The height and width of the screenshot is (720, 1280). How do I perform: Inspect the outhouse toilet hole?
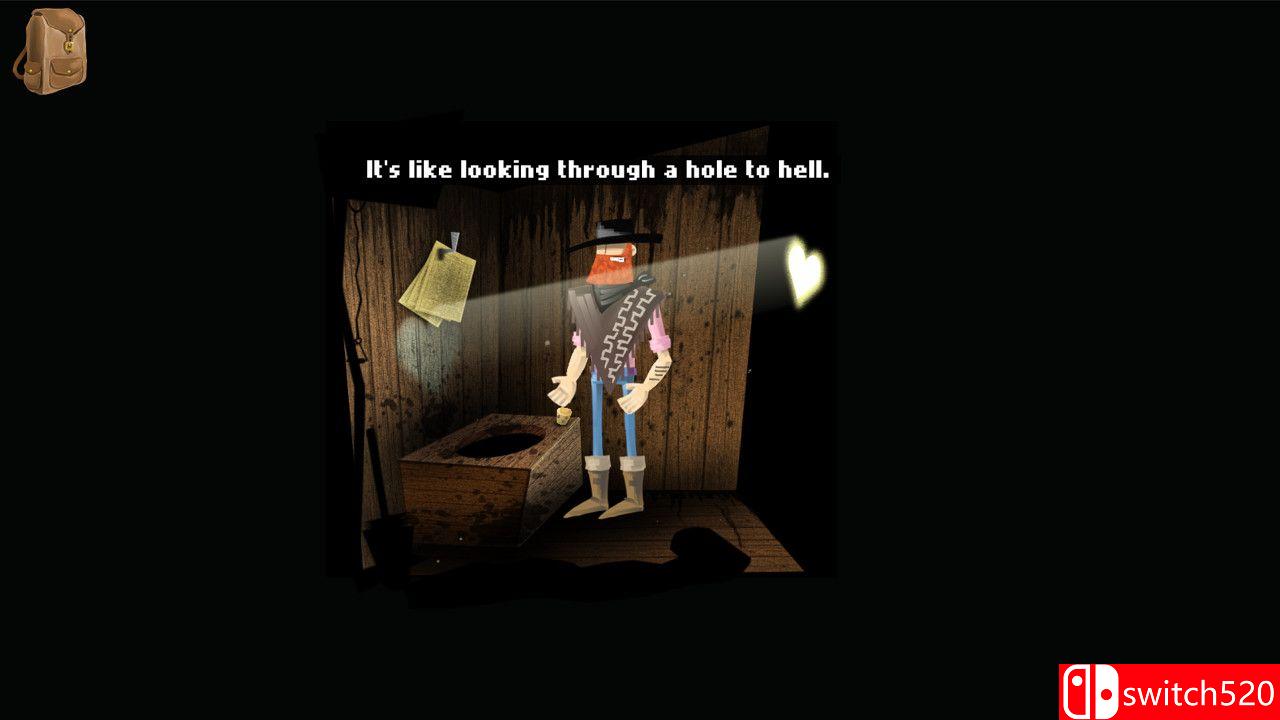click(500, 441)
